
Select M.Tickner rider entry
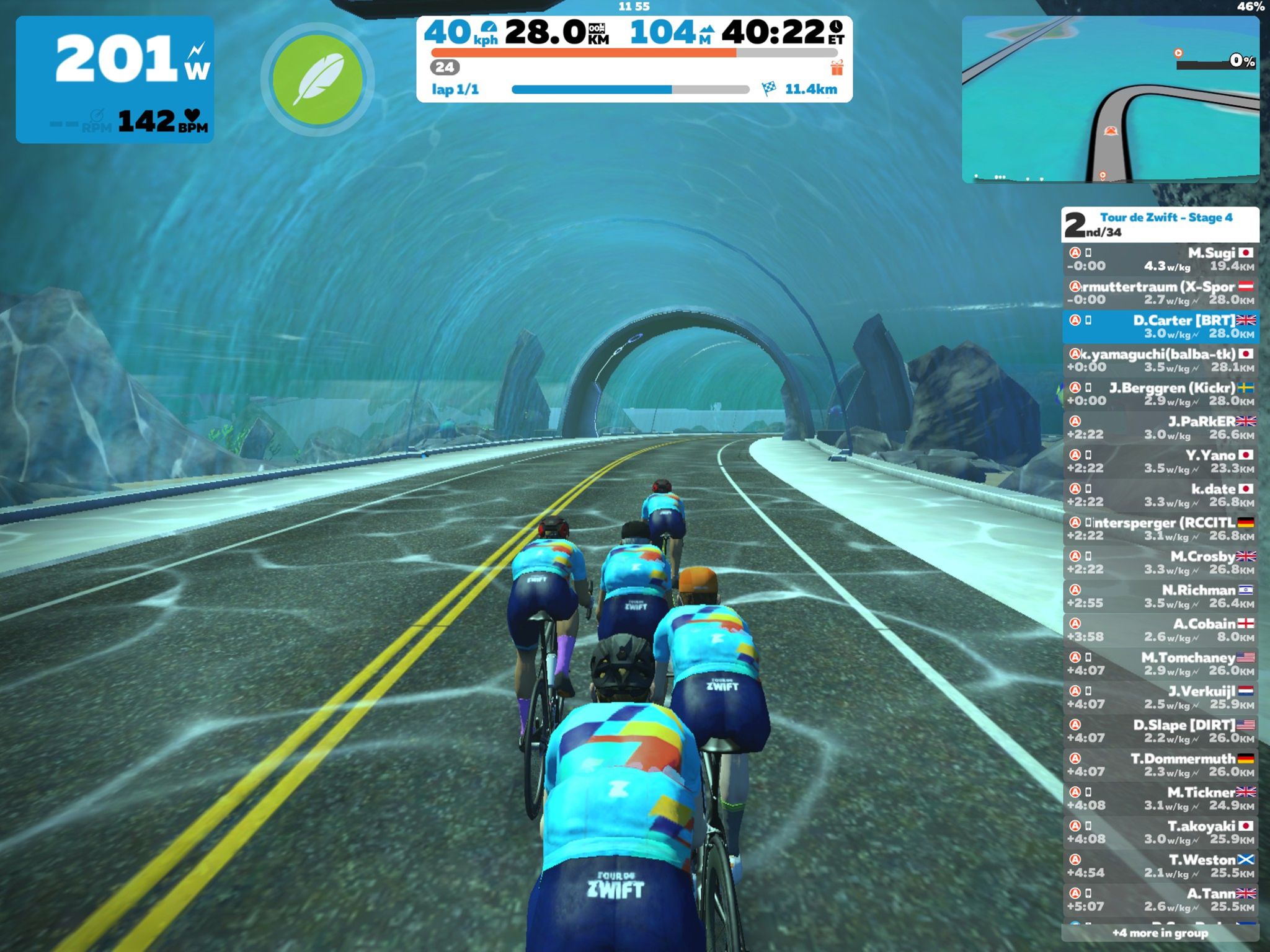[x=1160, y=798]
